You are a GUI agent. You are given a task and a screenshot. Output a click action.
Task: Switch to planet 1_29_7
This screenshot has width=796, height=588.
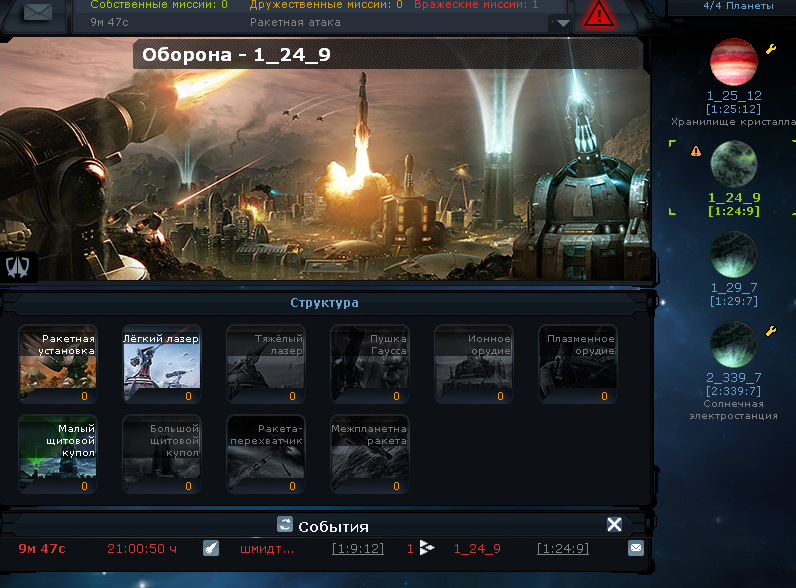[x=733, y=255]
